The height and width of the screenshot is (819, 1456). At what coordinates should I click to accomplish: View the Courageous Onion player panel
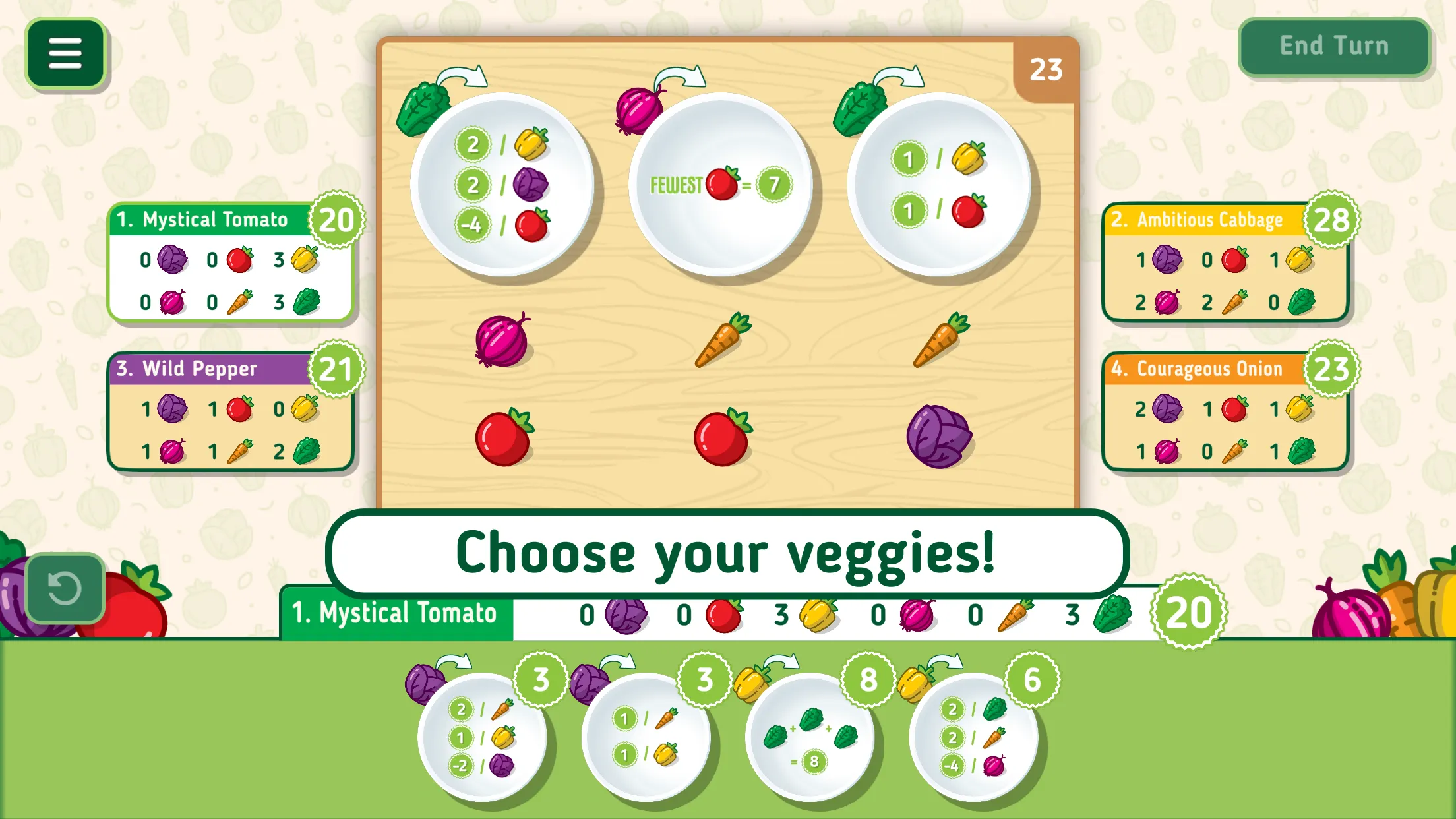(x=1225, y=411)
